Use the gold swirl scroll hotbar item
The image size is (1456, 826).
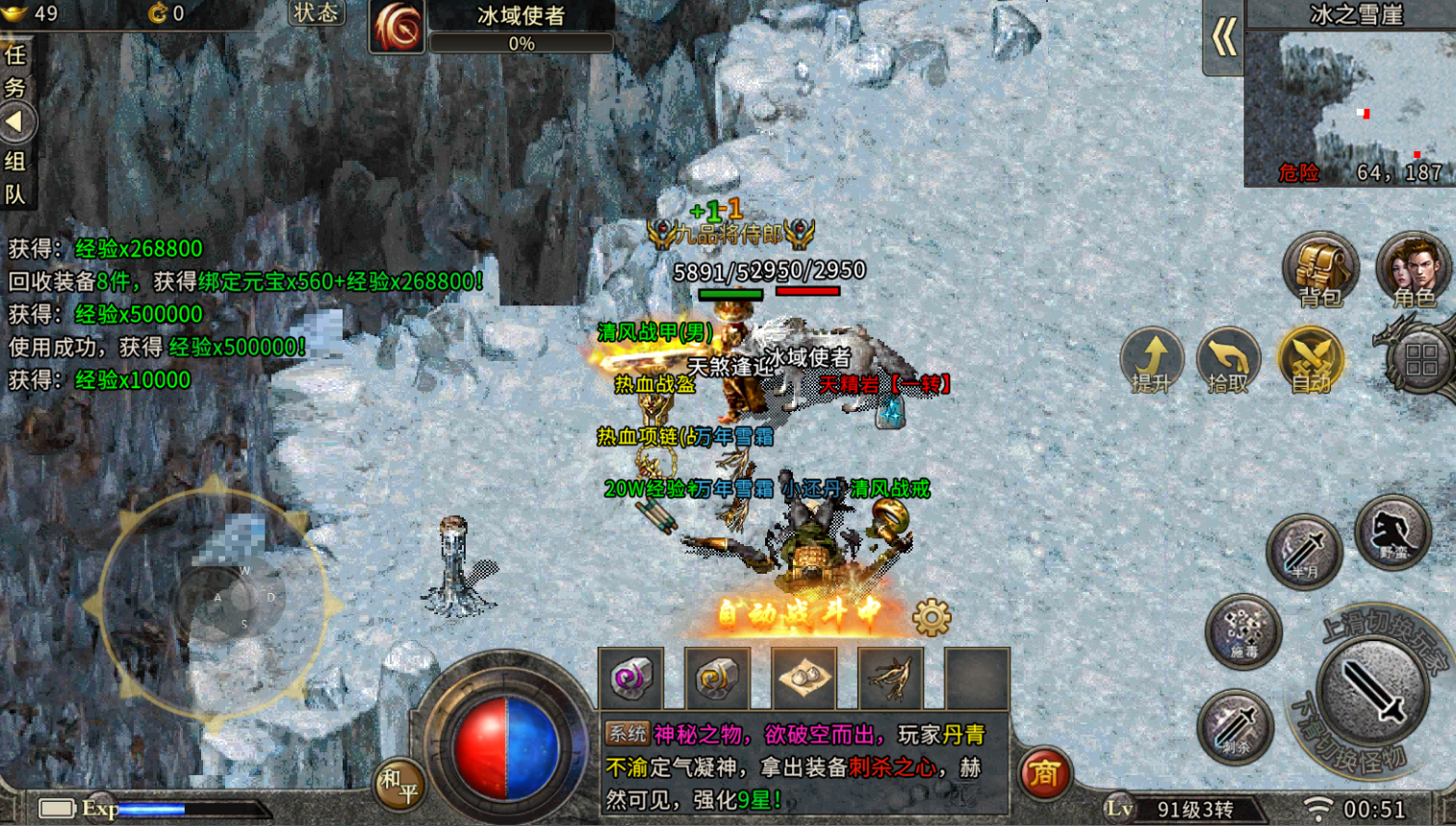pyautogui.click(x=717, y=679)
